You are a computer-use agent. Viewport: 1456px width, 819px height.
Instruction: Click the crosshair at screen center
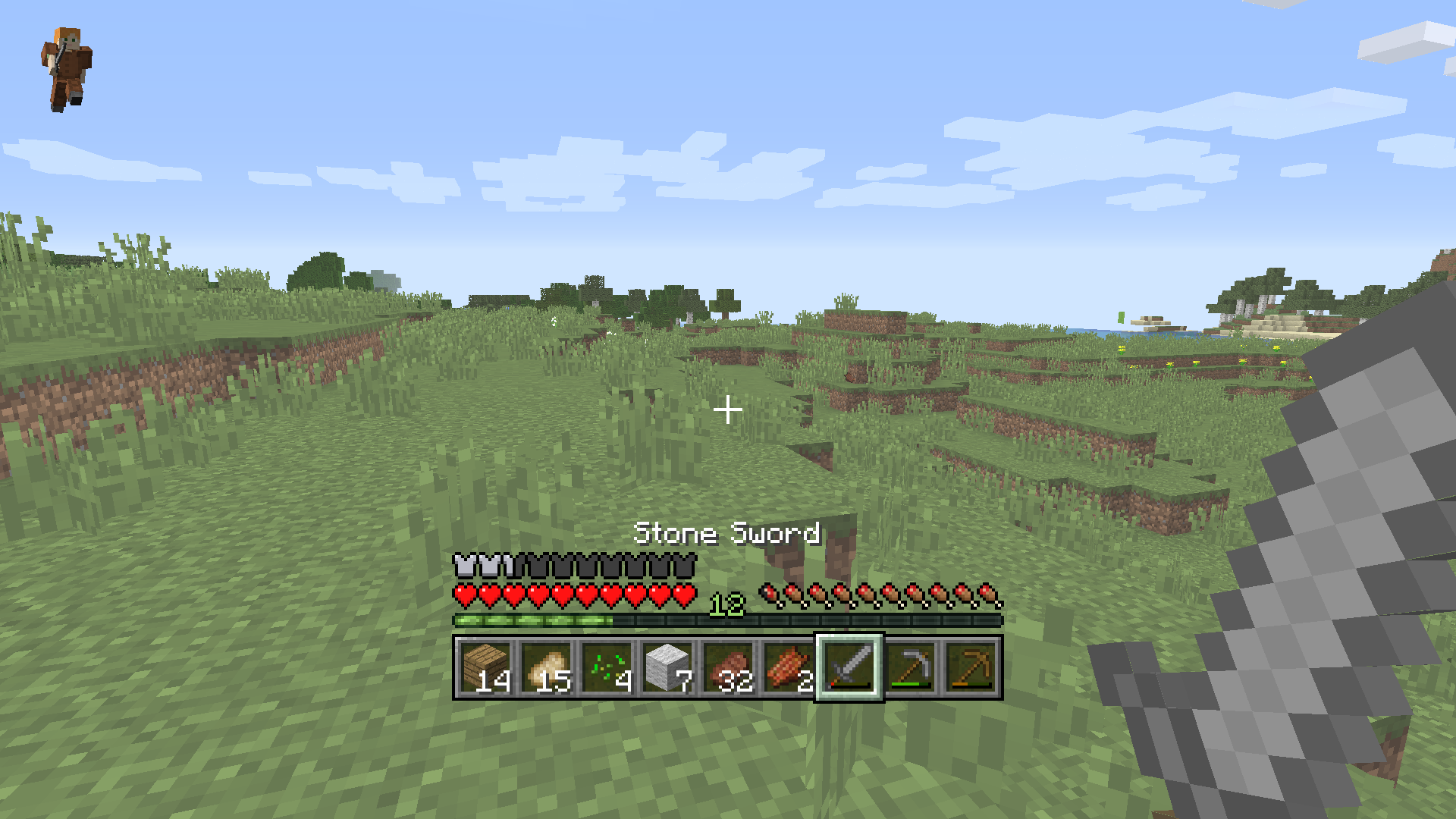[728, 409]
